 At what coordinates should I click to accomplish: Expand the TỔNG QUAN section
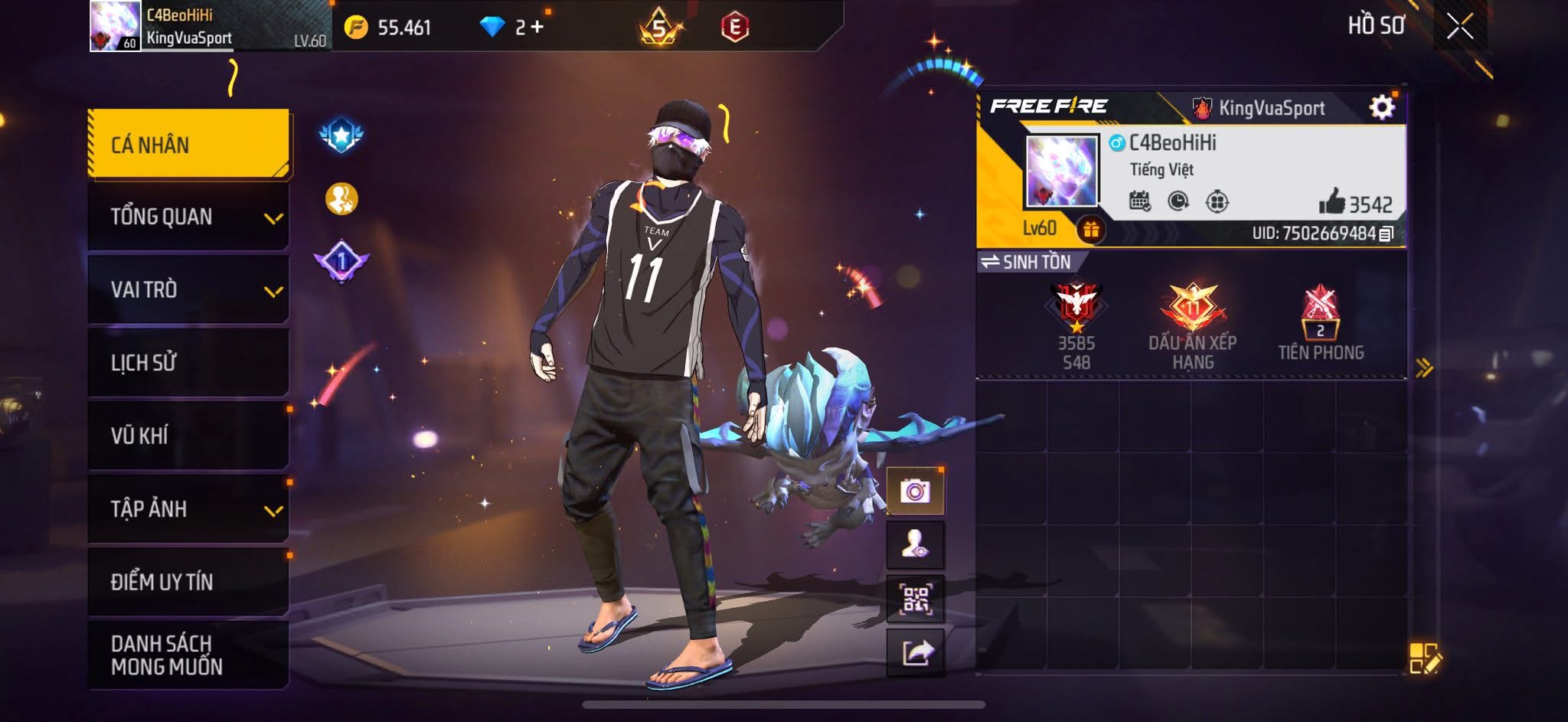tap(188, 217)
